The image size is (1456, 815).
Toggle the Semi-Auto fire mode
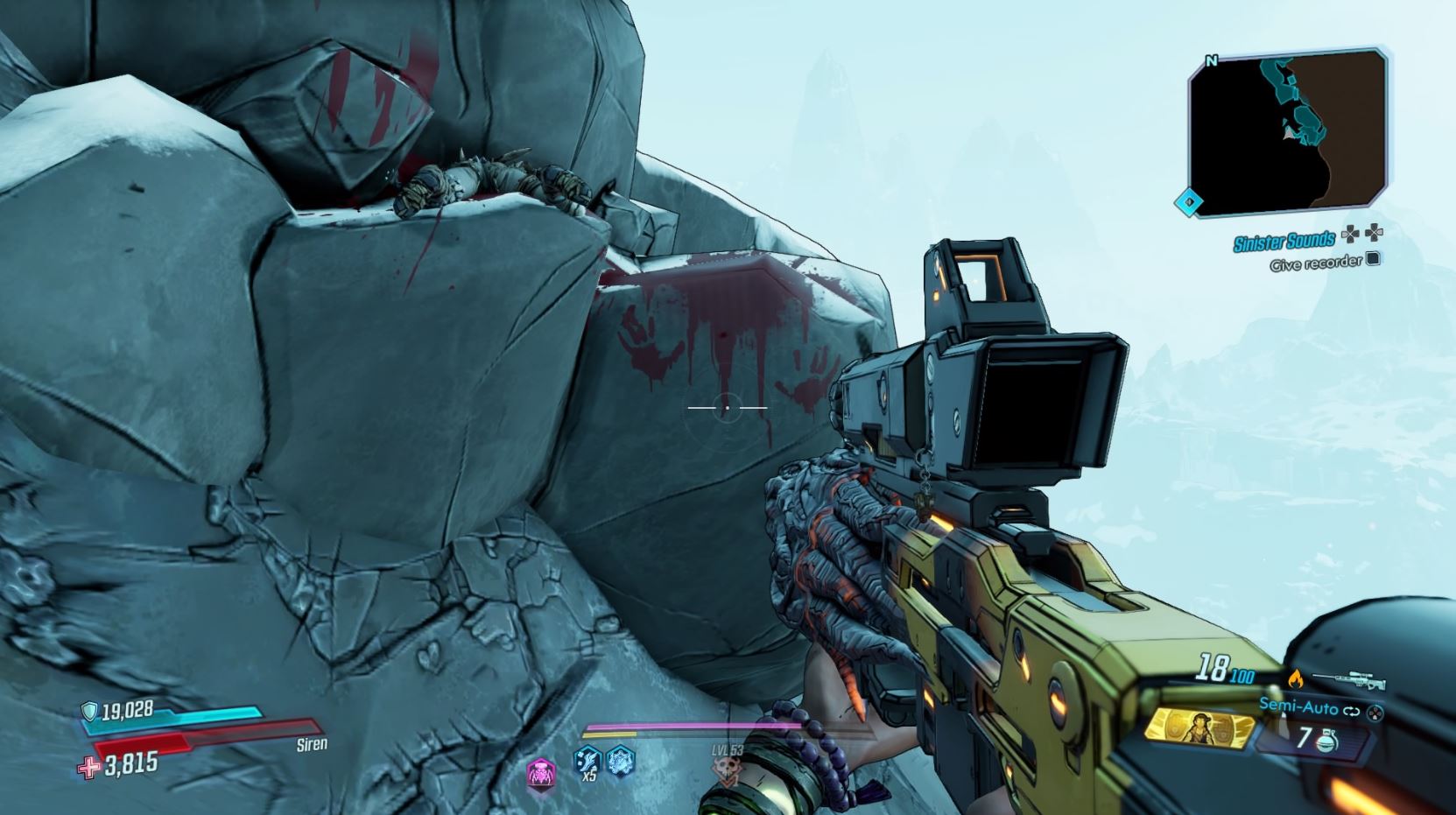click(1299, 707)
